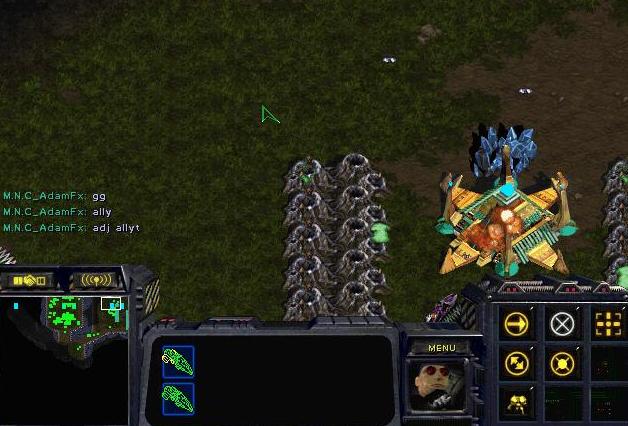Toggle Siege Mode tank icon

(x=517, y=401)
